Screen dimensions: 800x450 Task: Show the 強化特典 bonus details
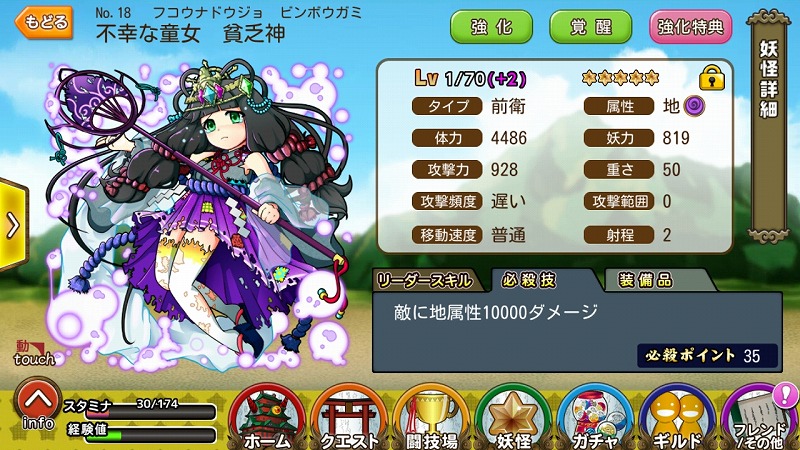[690, 27]
